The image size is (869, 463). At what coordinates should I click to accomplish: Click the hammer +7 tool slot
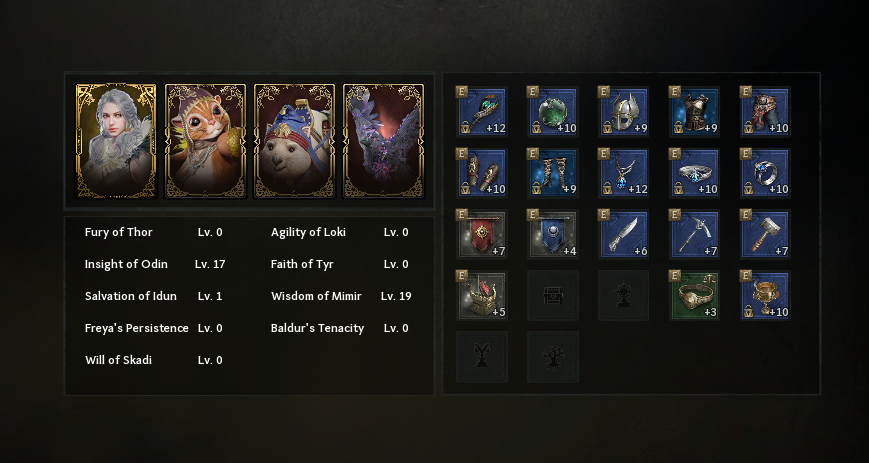pos(766,235)
